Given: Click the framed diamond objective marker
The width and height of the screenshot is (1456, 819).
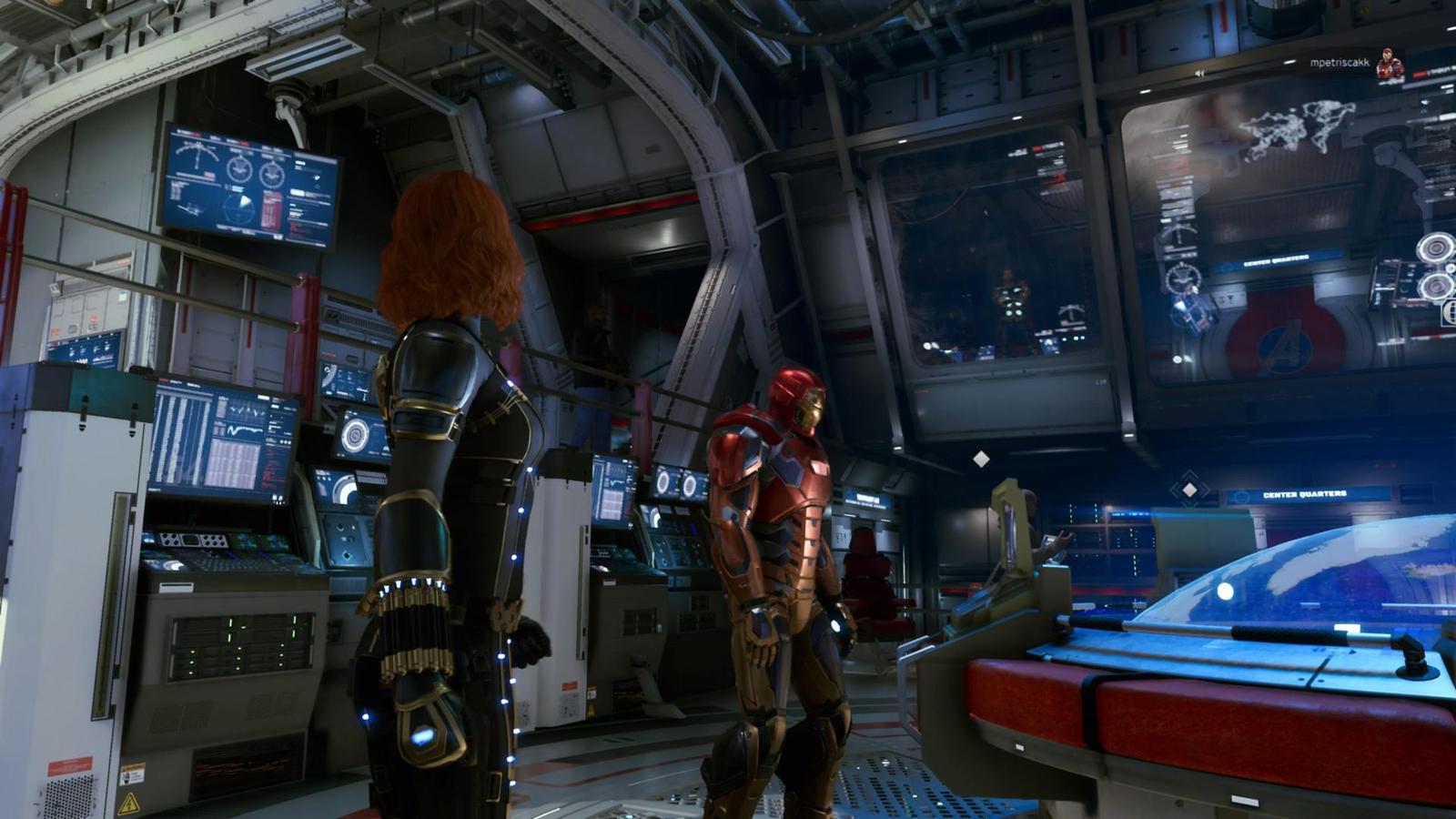Looking at the screenshot, I should click(x=1188, y=490).
